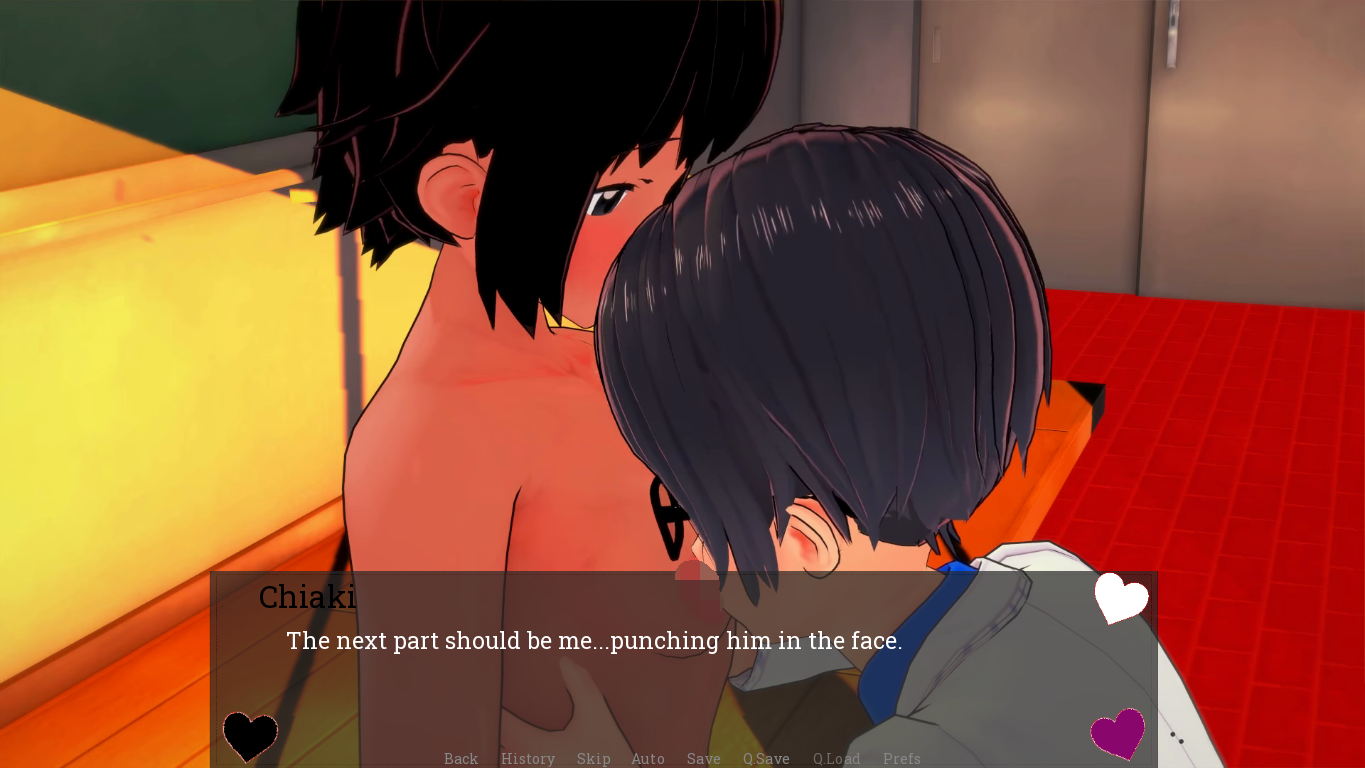Rollback dialogue using the Back option
Viewport: 1365px width, 768px height.
point(460,759)
